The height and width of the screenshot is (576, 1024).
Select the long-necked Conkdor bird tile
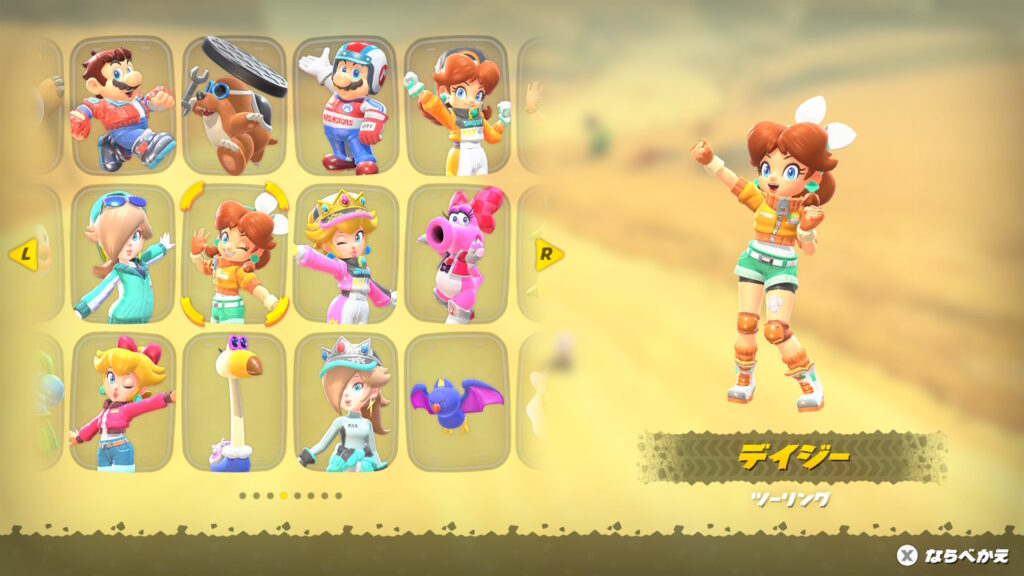pyautogui.click(x=234, y=402)
